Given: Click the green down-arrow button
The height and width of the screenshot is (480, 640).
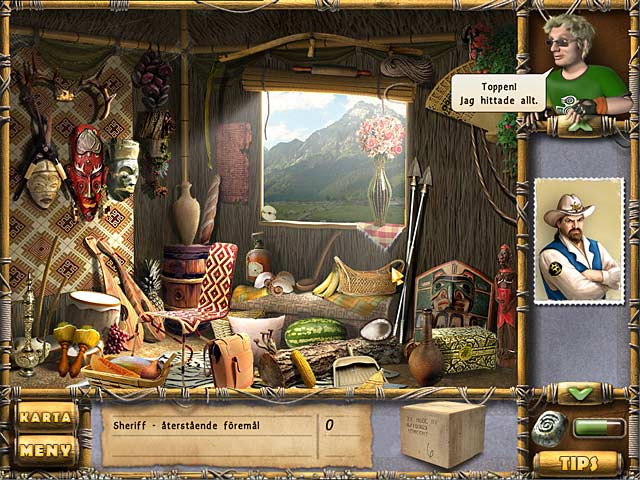Looking at the screenshot, I should [x=579, y=393].
